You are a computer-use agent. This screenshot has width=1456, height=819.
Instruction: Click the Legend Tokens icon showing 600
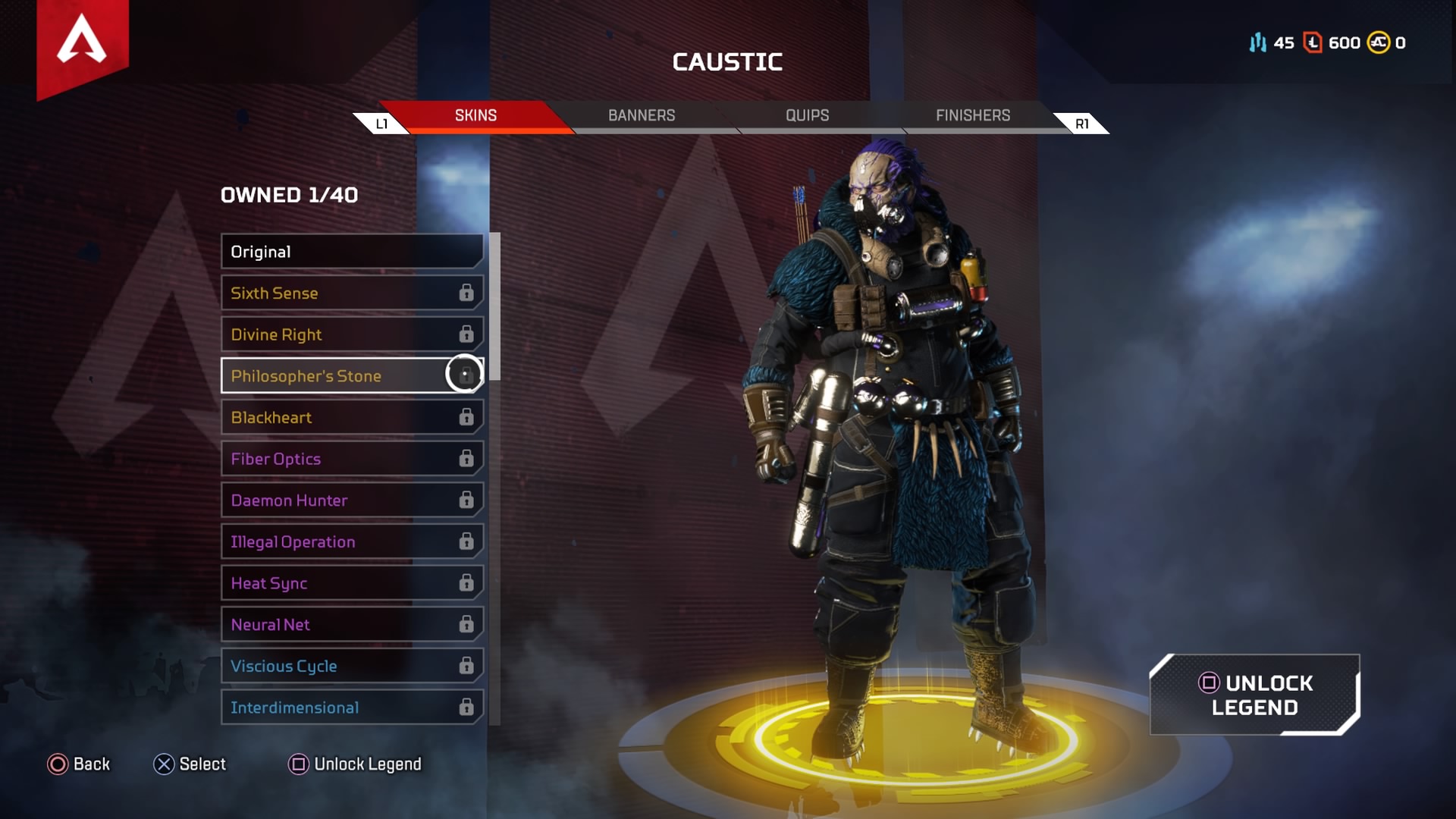coord(1311,43)
